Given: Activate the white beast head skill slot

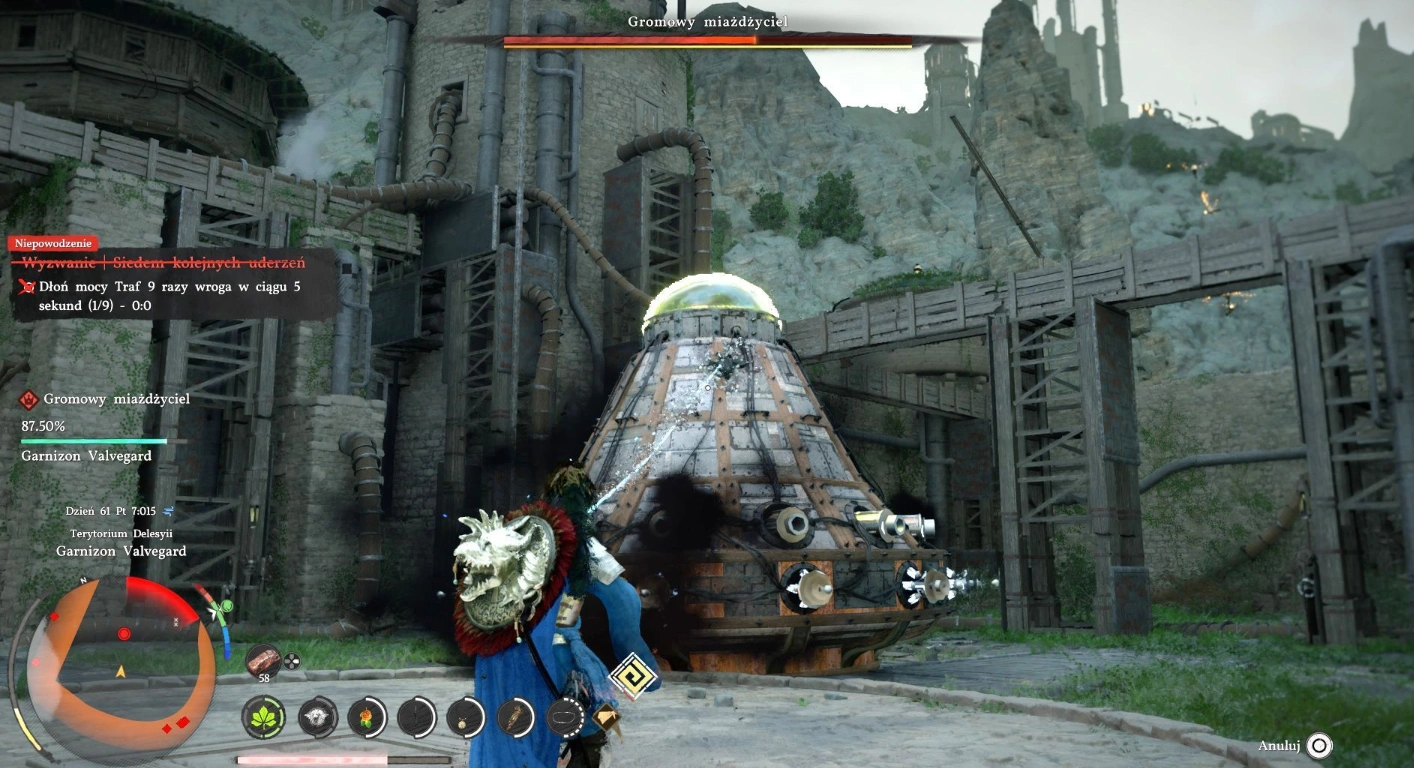Looking at the screenshot, I should pos(317,717).
